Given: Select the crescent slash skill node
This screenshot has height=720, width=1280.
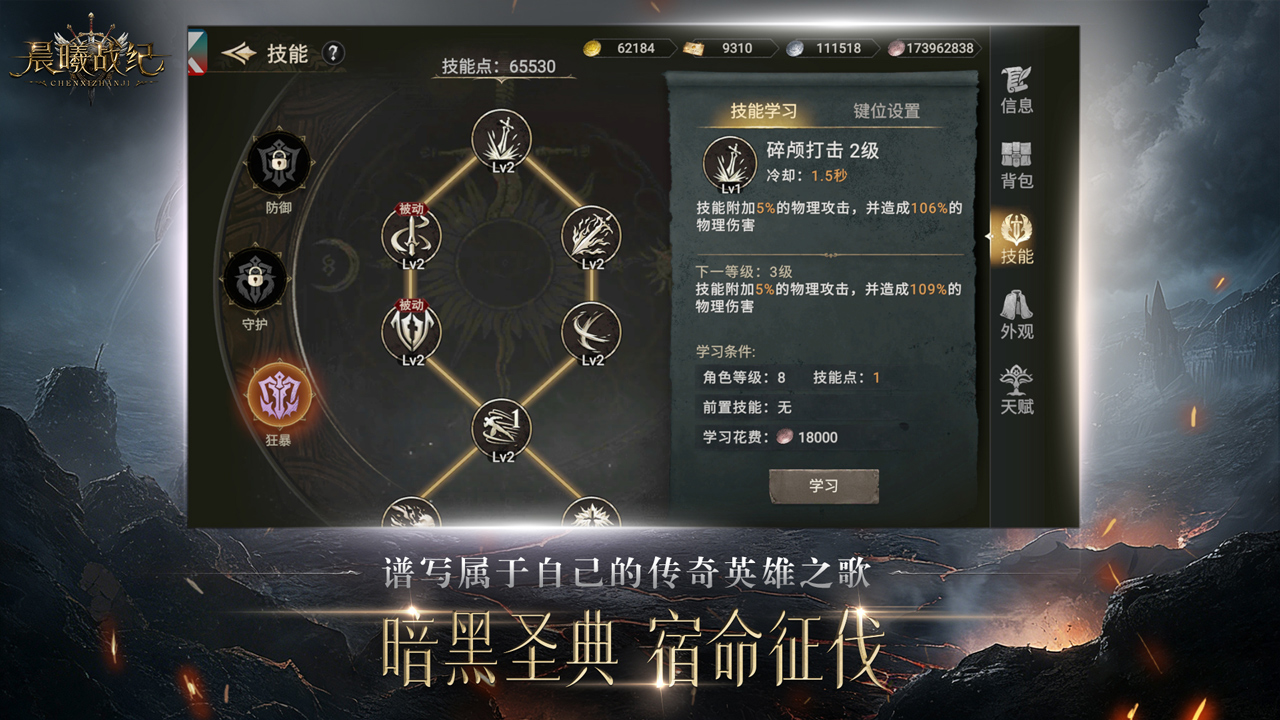Looking at the screenshot, I should 591,332.
